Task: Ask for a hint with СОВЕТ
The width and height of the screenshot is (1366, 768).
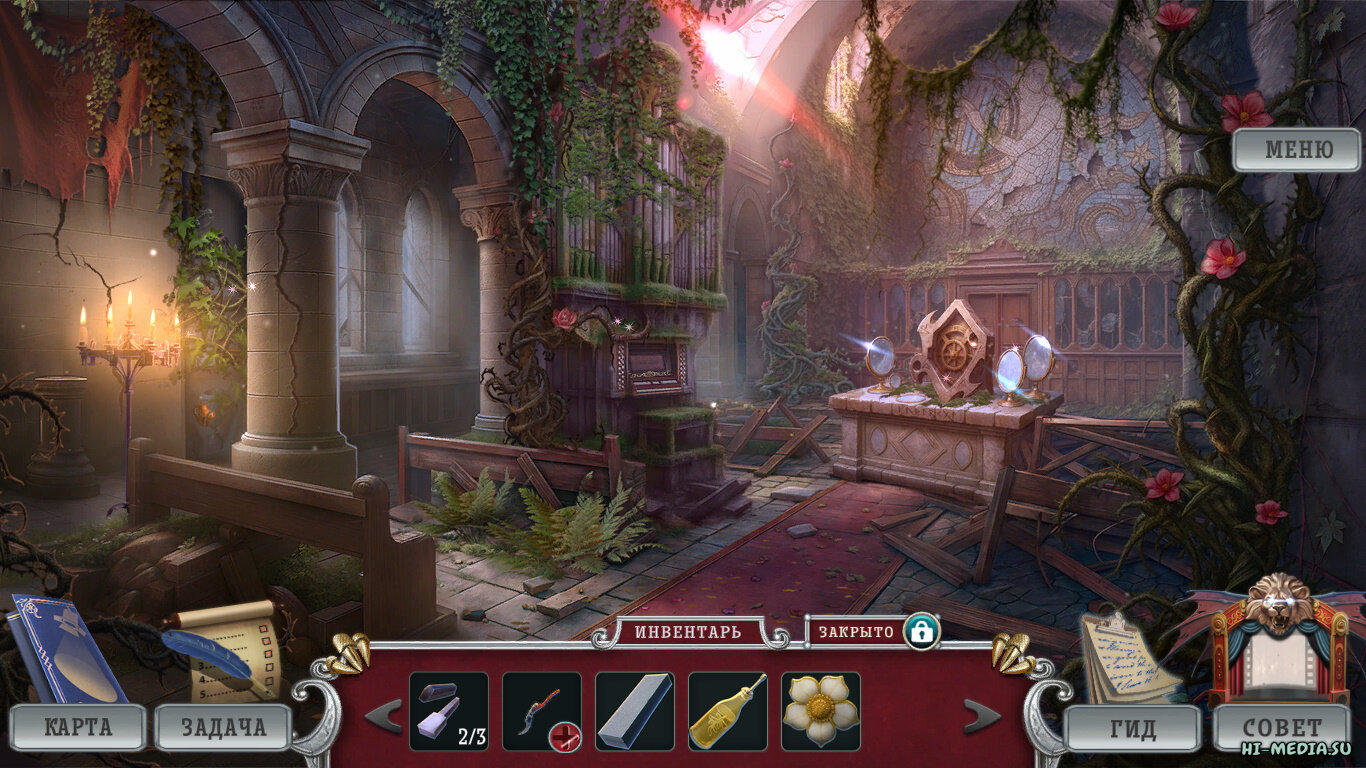Action: click(x=1282, y=727)
